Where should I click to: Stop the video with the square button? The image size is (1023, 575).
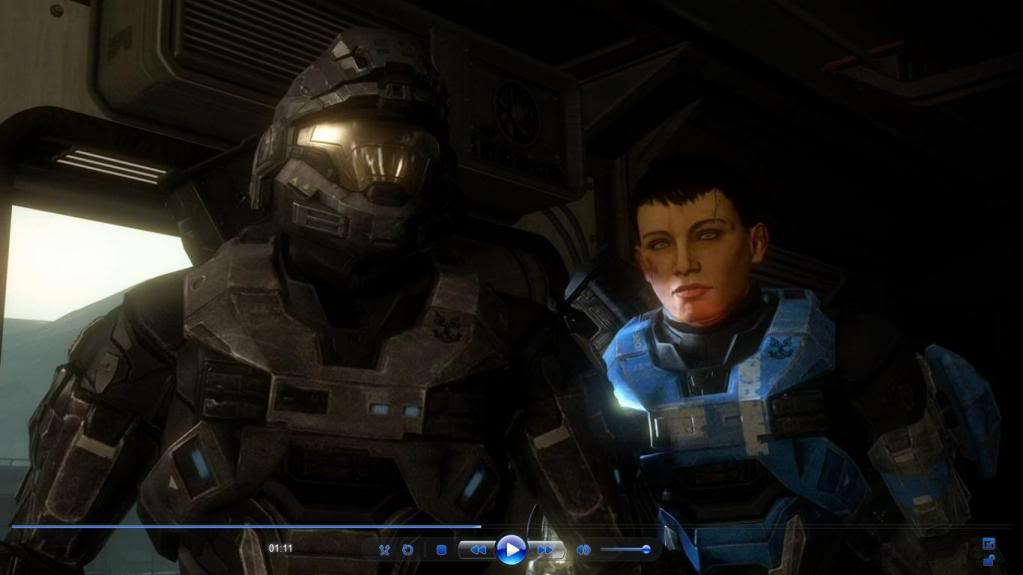[x=441, y=550]
